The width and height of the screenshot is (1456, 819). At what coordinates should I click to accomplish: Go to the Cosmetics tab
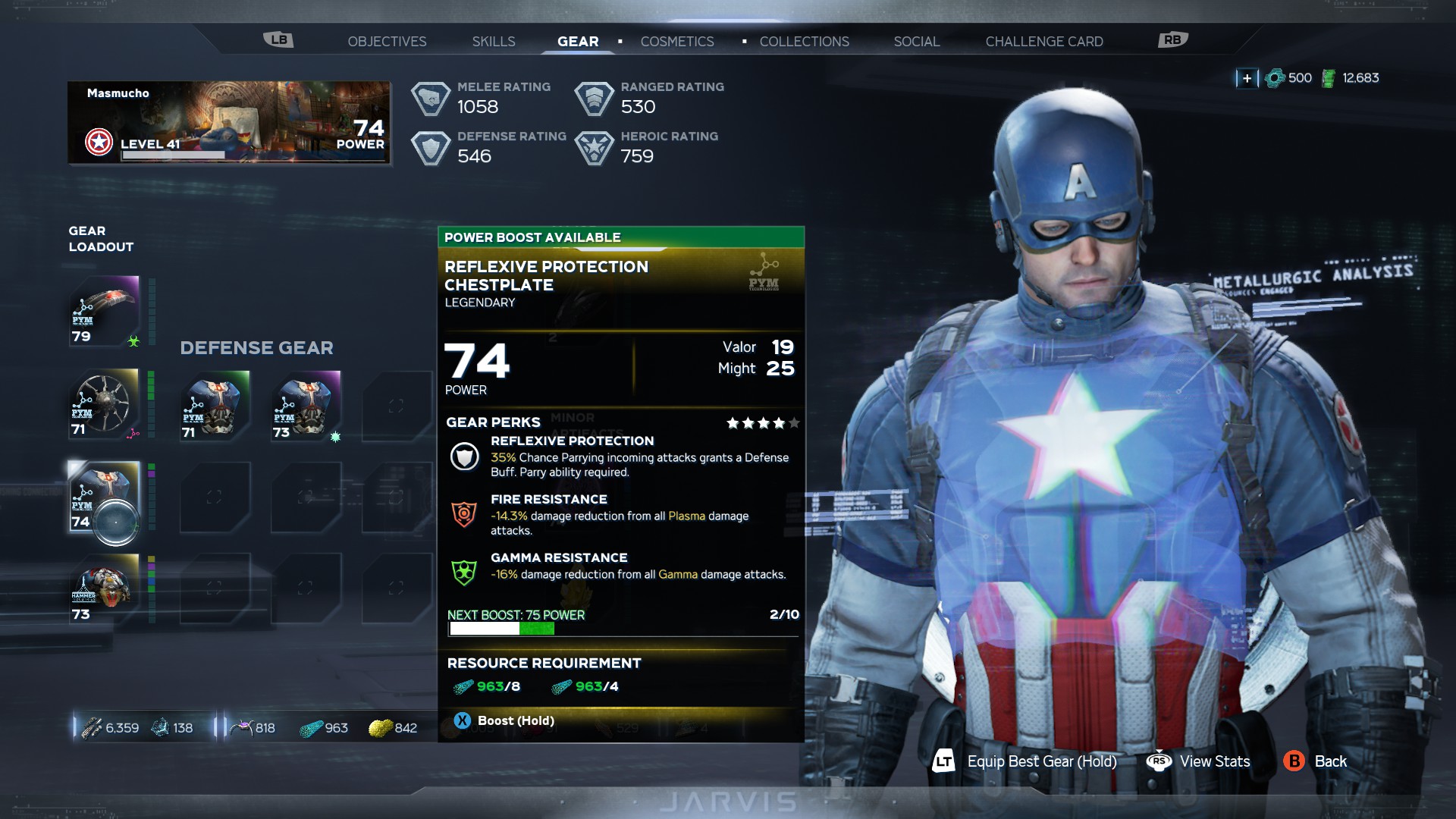point(677,42)
